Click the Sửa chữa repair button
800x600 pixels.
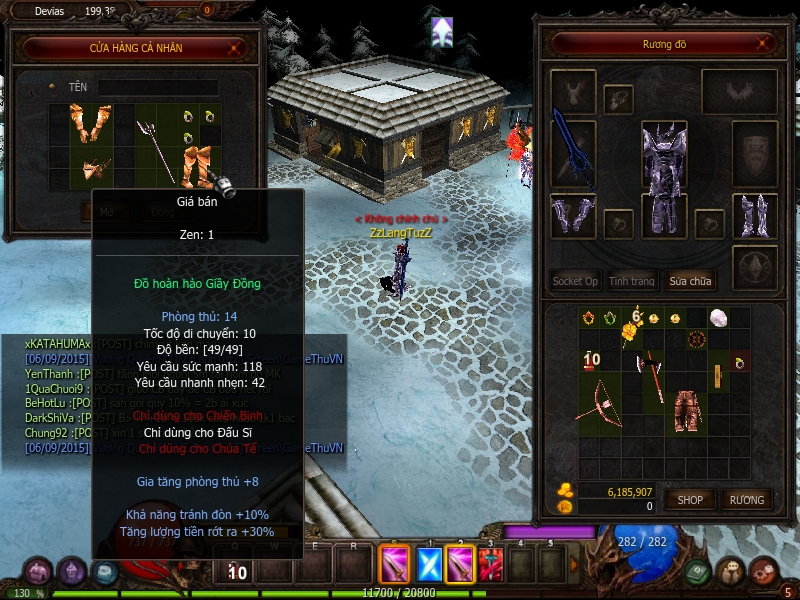coord(690,281)
